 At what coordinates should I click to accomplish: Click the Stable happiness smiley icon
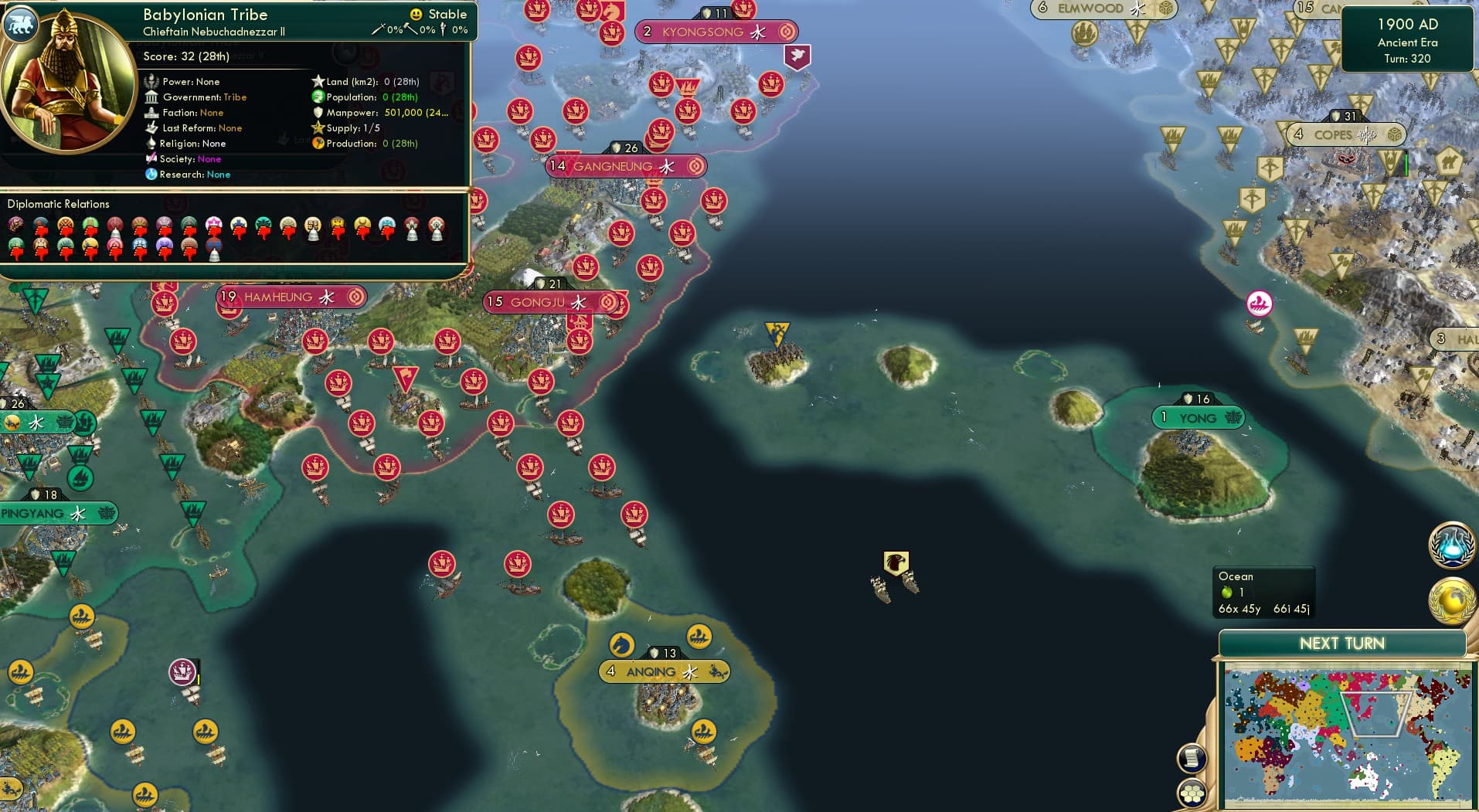416,13
